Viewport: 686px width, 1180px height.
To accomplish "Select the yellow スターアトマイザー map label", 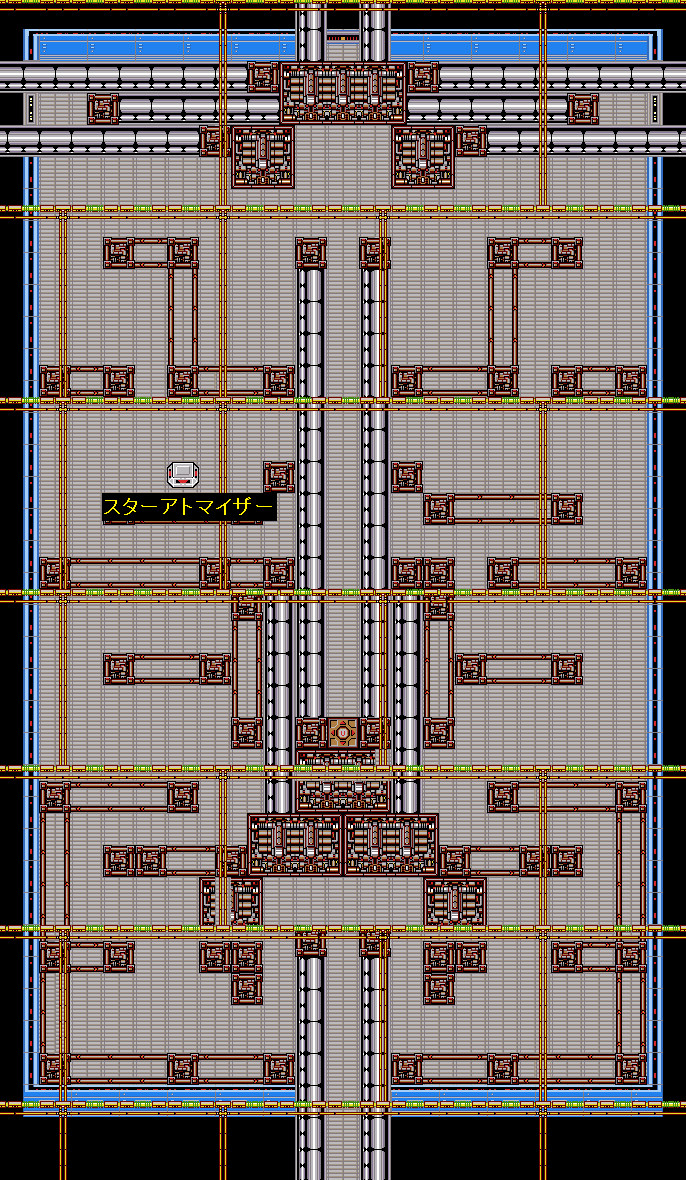I will point(188,508).
